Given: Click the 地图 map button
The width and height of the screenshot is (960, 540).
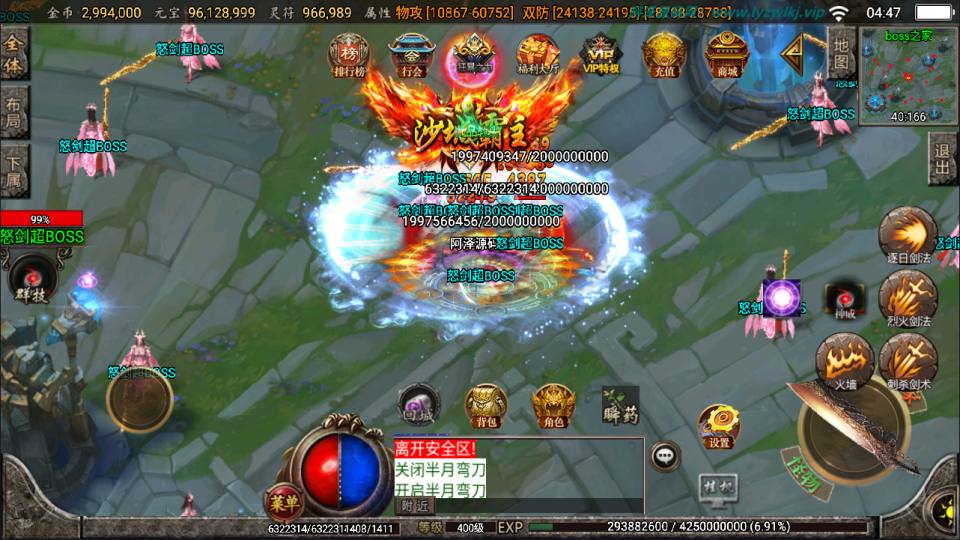Looking at the screenshot, I should pos(841,54).
